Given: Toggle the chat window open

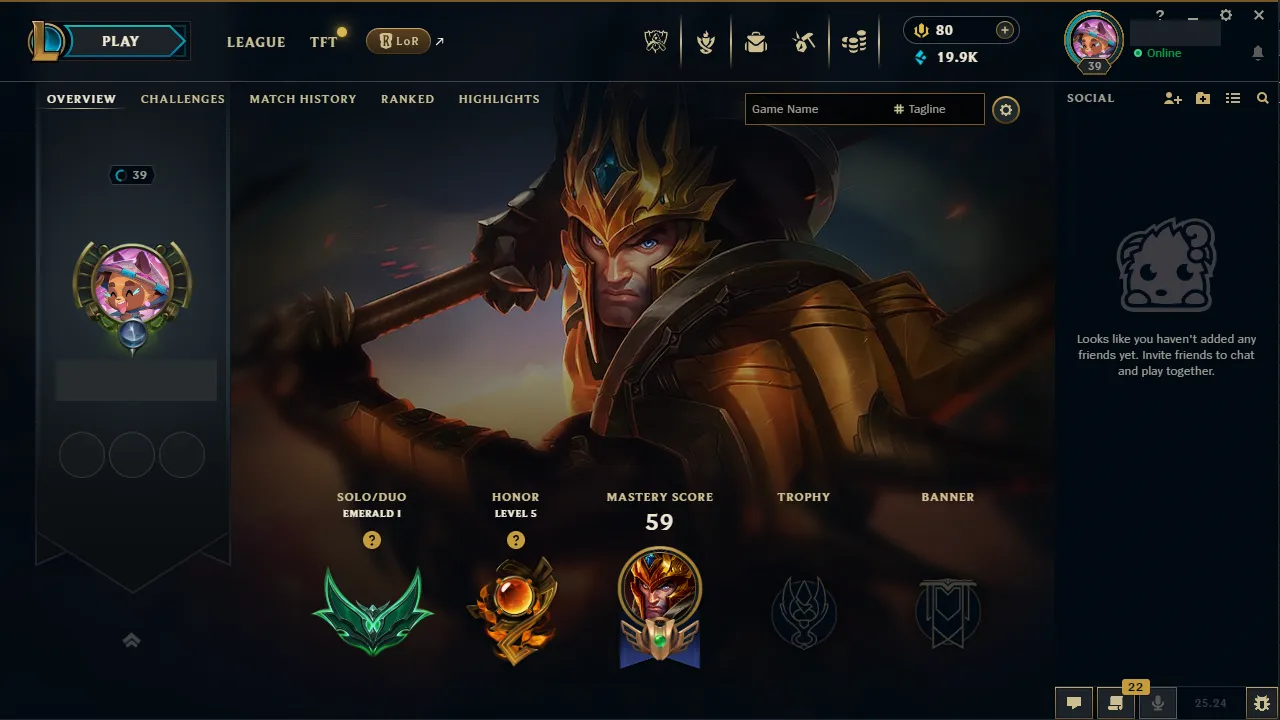Looking at the screenshot, I should coord(1074,701).
